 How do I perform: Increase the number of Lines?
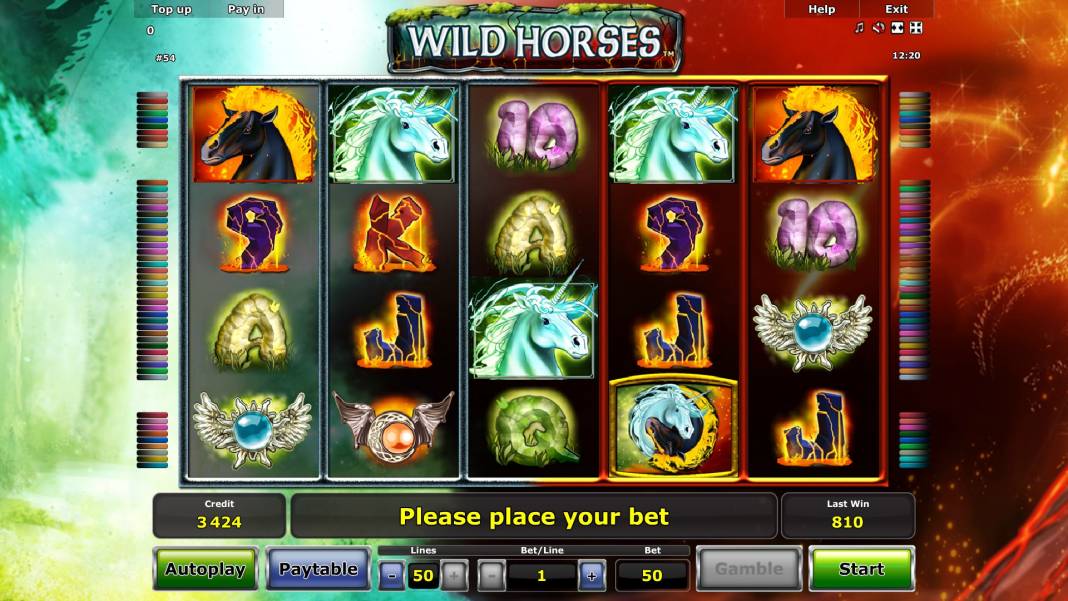point(453,575)
